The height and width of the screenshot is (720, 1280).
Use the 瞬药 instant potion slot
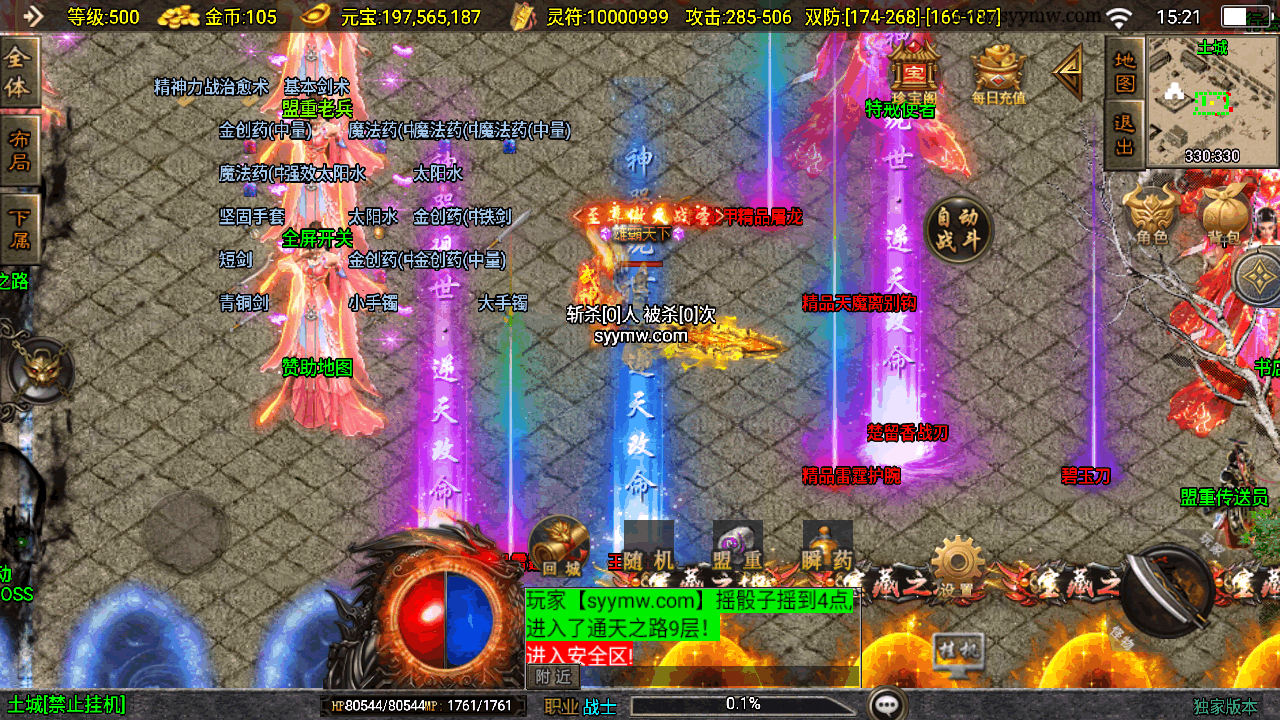pos(828,547)
